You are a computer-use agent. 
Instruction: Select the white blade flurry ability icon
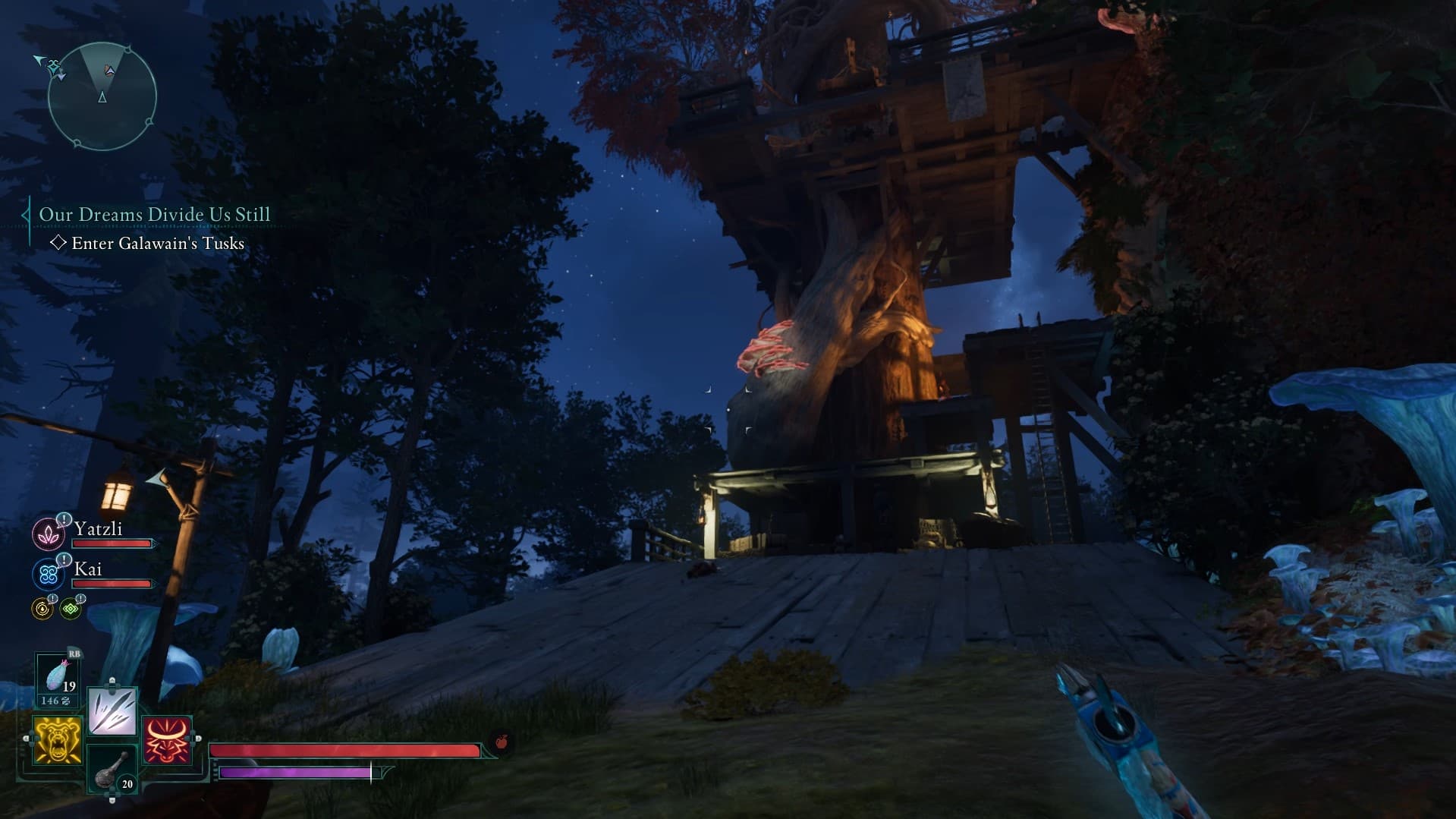(111, 710)
